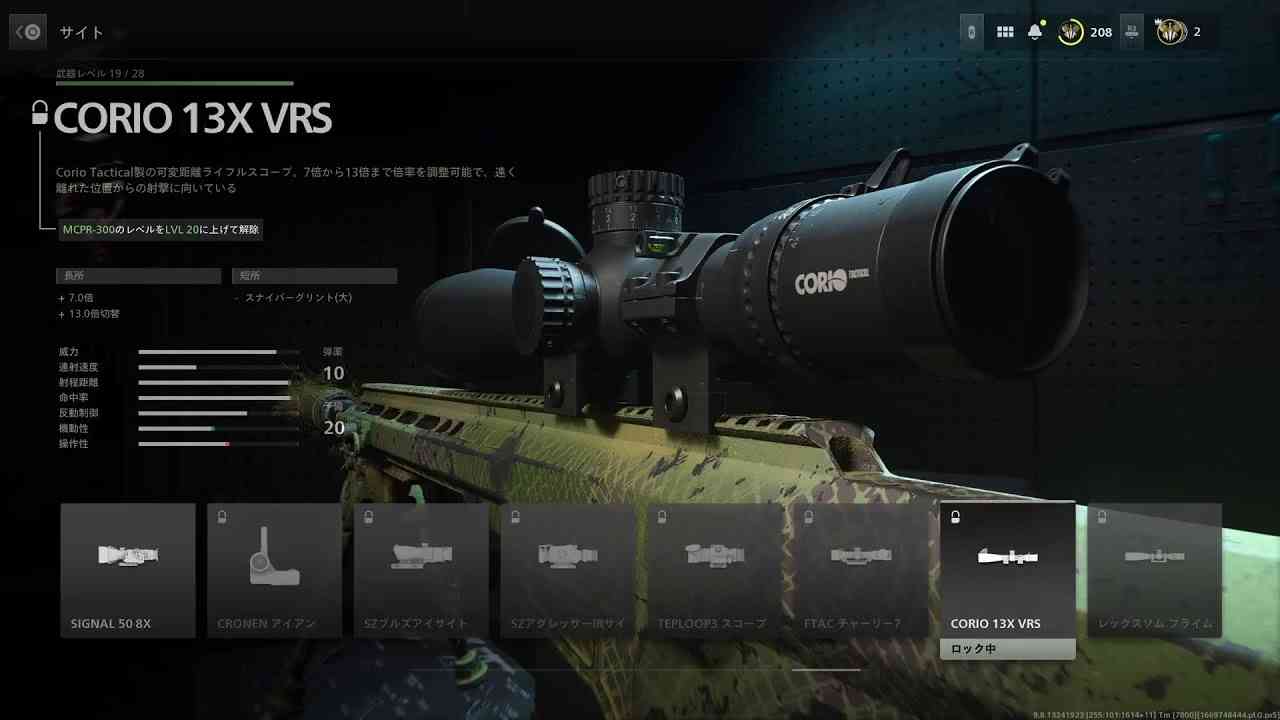Open the player rank emblem showing 208
This screenshot has width=1280, height=720.
1072,32
